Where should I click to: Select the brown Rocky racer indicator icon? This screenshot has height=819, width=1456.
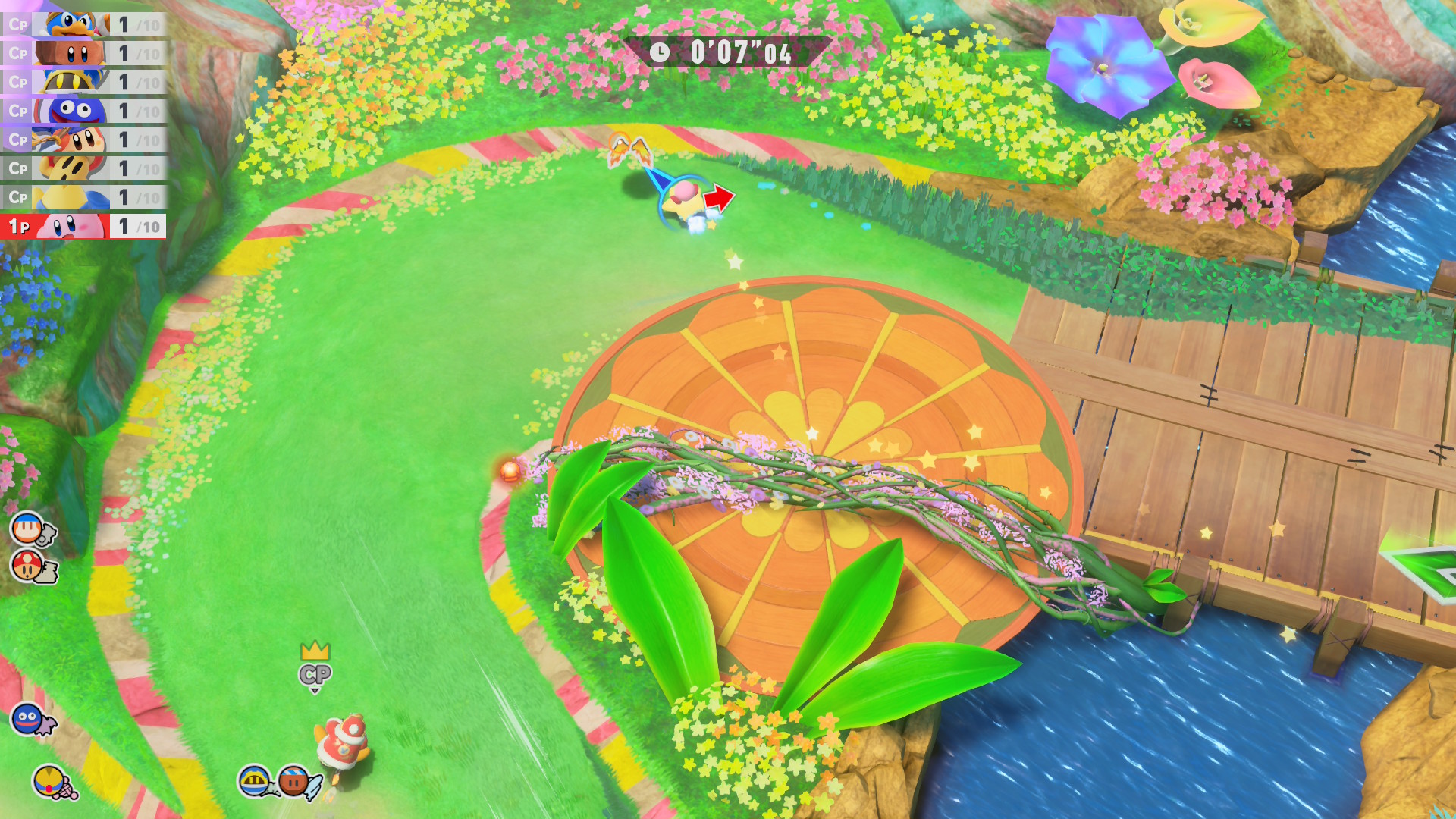click(293, 780)
